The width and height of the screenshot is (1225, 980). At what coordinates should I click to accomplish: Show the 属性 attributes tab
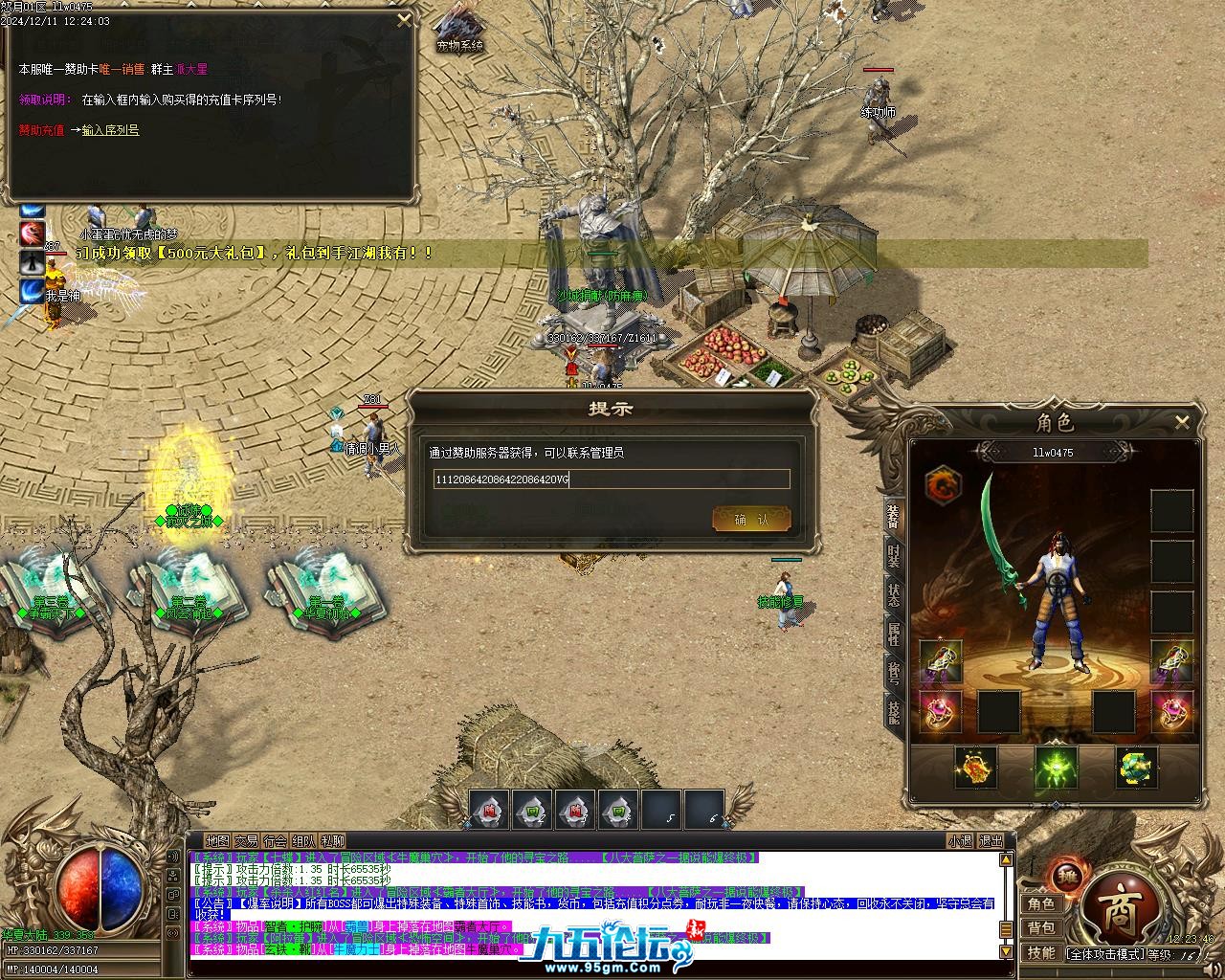[894, 633]
